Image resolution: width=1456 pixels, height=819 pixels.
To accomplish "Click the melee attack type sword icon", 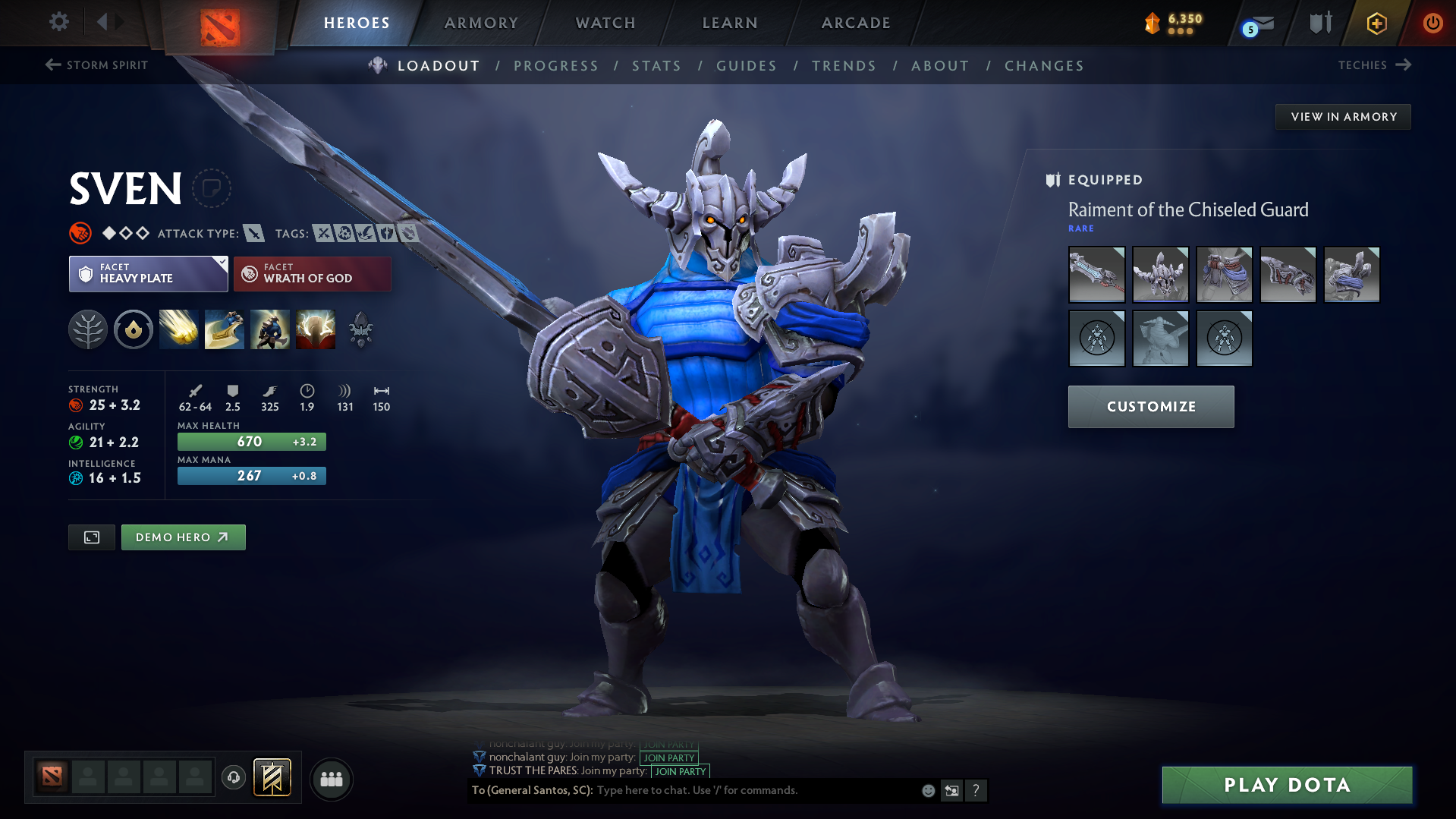I will click(x=253, y=234).
